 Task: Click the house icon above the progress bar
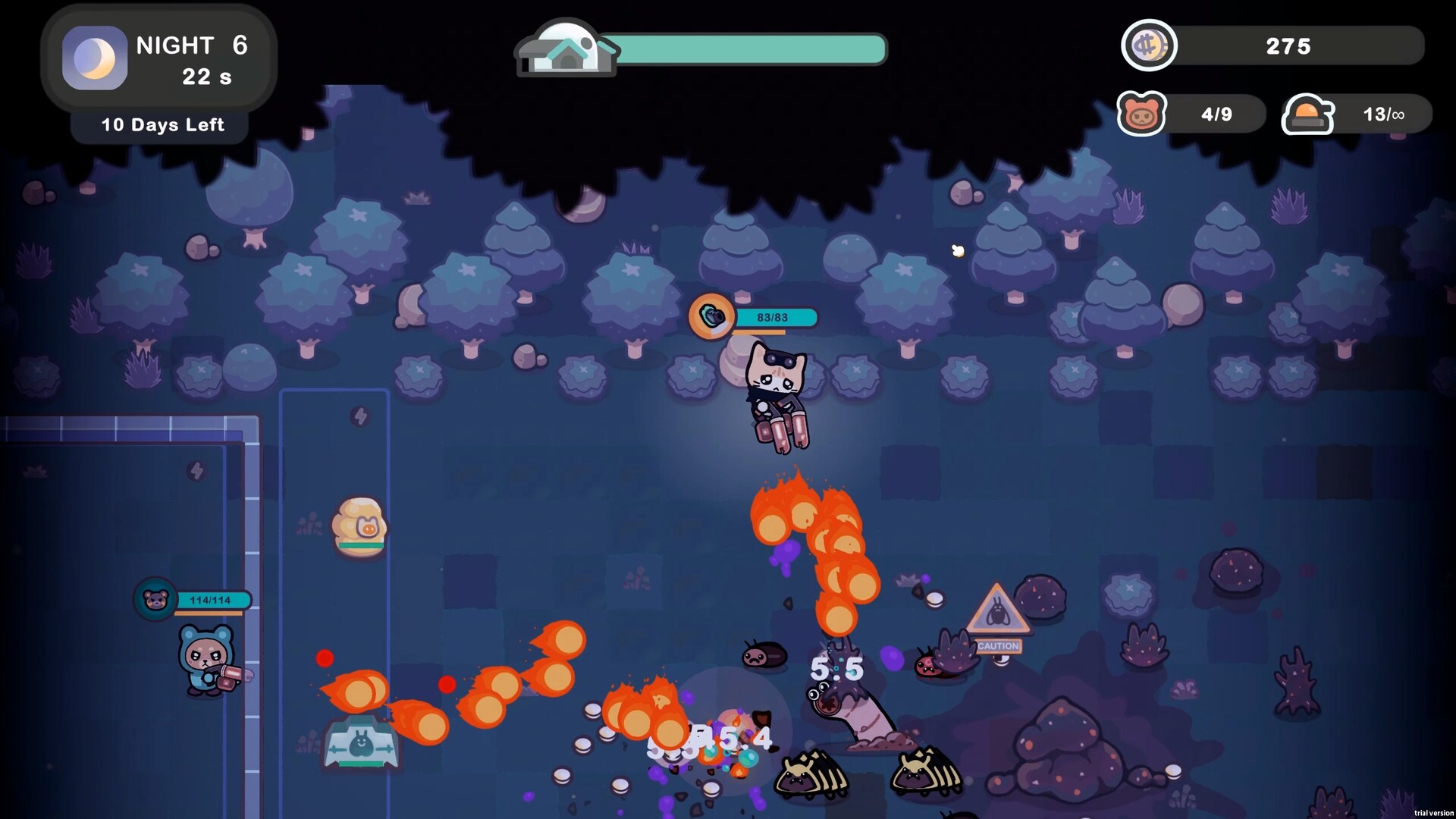pyautogui.click(x=567, y=49)
